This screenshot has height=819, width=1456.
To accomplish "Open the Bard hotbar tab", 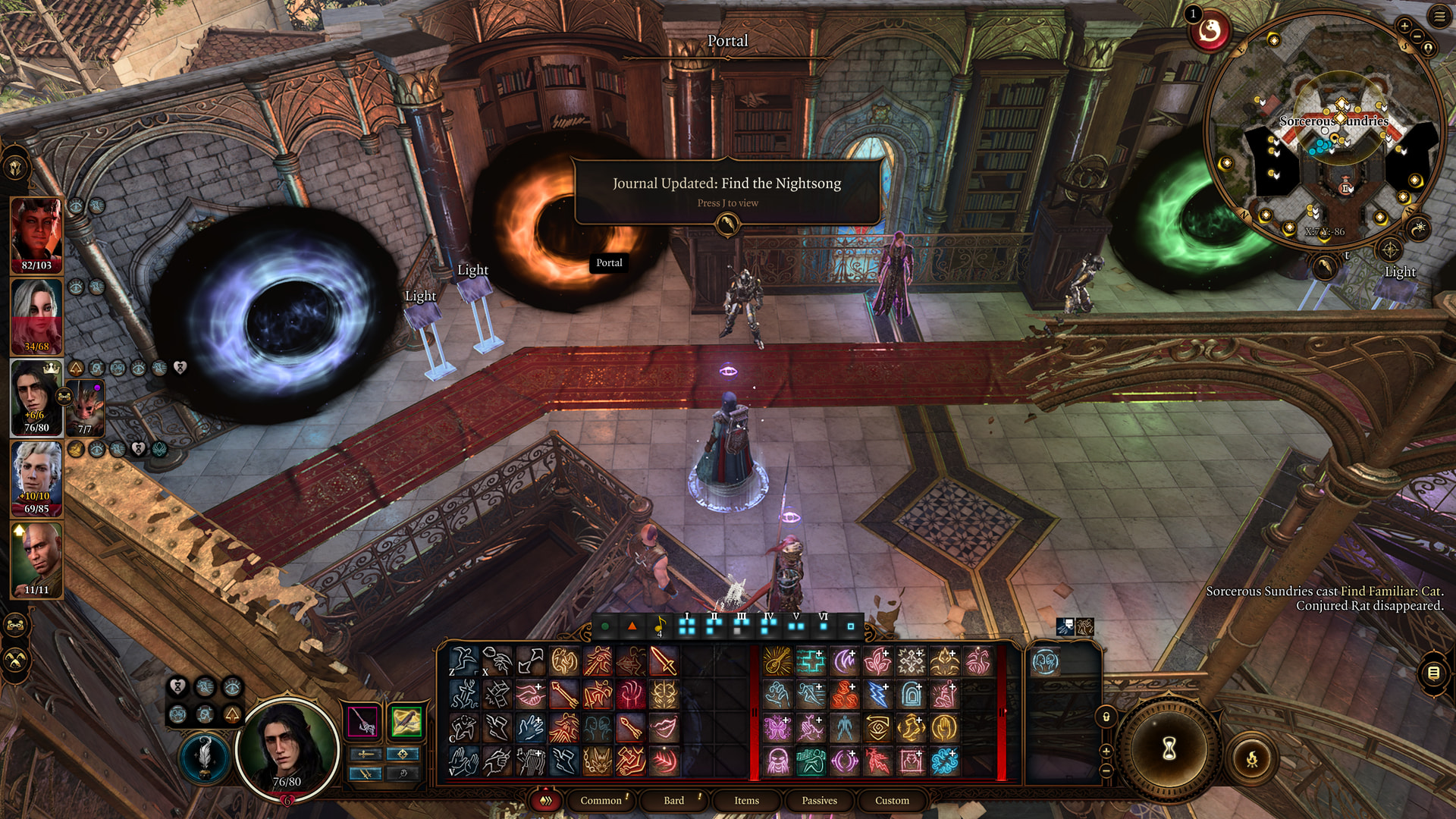I will [x=674, y=800].
